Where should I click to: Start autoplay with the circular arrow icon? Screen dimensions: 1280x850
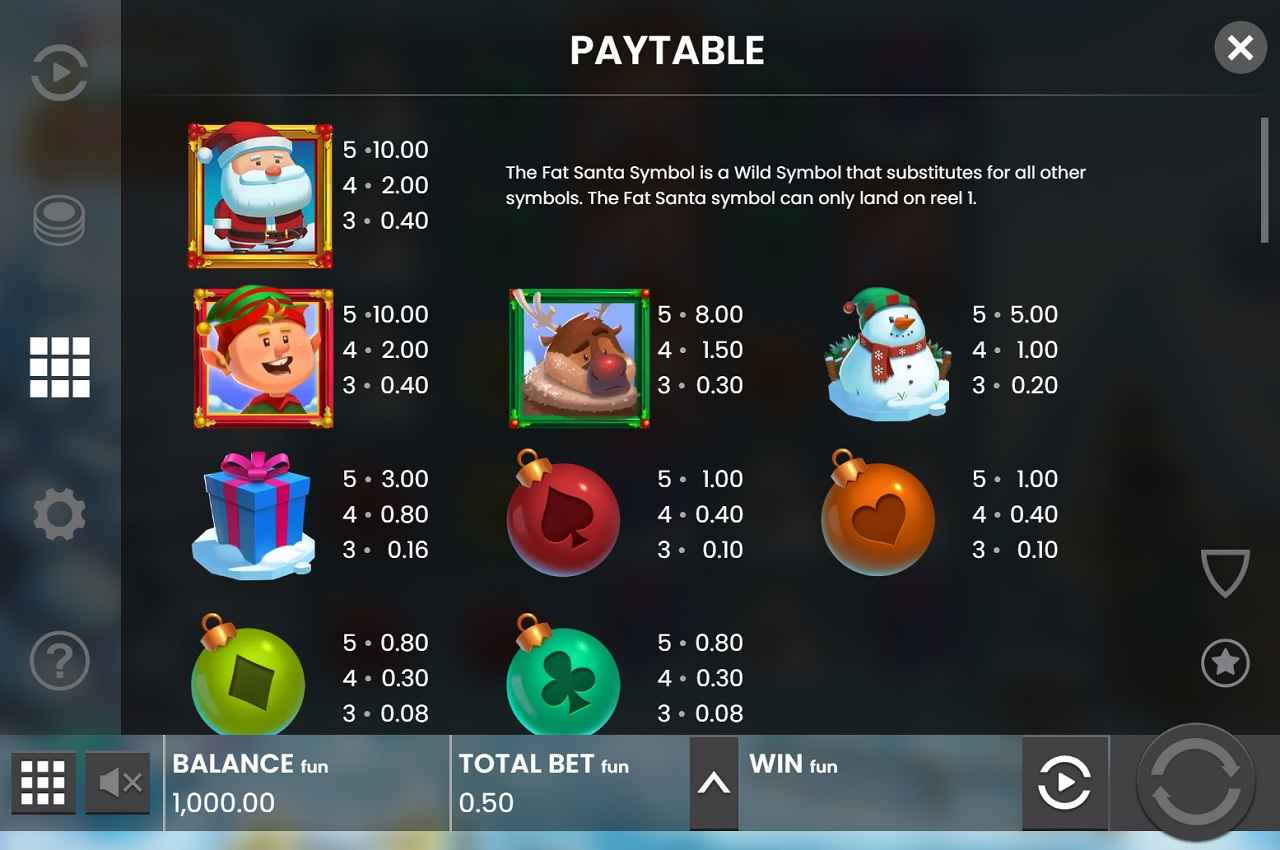point(1065,783)
